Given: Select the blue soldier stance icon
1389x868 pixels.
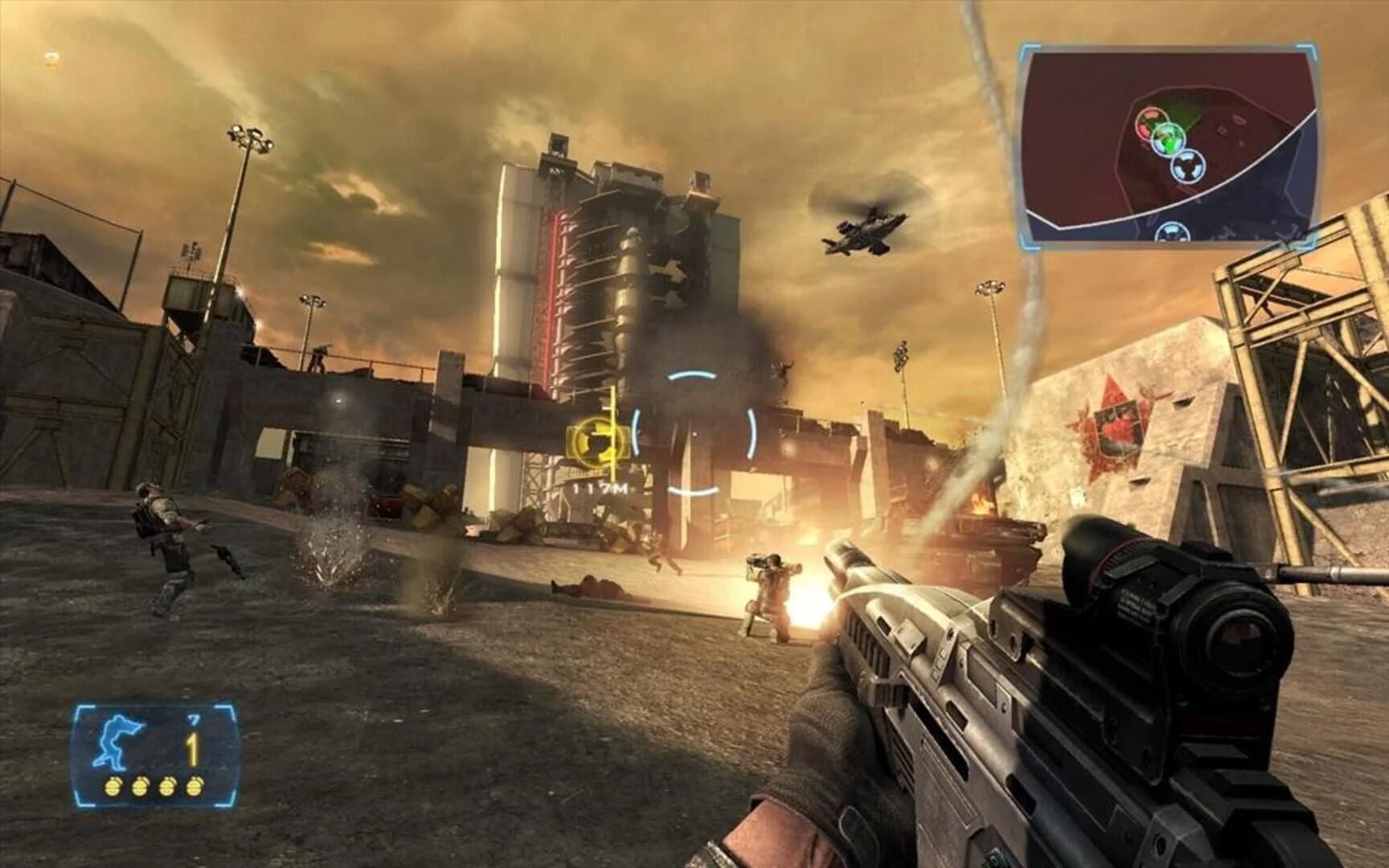Looking at the screenshot, I should pyautogui.click(x=117, y=741).
